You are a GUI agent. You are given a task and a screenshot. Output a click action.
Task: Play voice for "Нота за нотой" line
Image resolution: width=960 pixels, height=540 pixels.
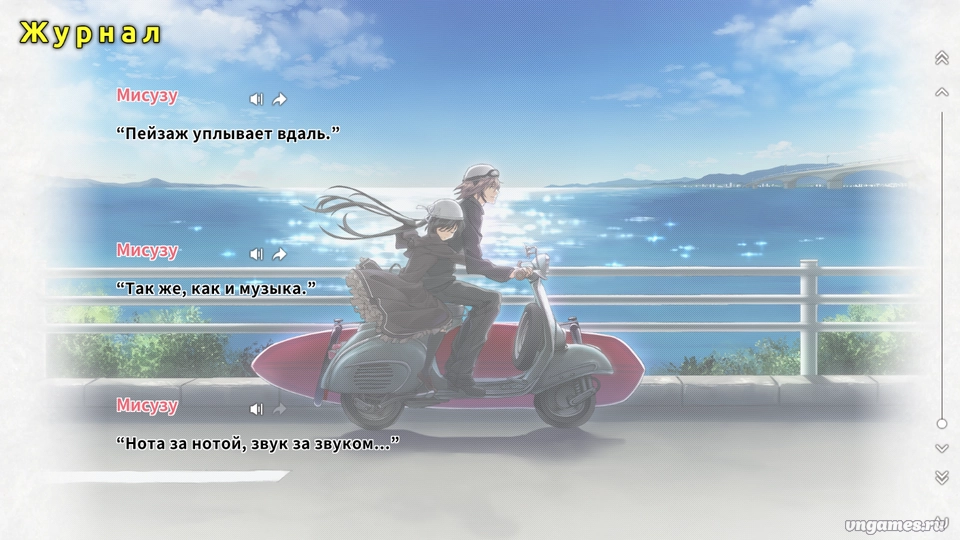coord(256,409)
